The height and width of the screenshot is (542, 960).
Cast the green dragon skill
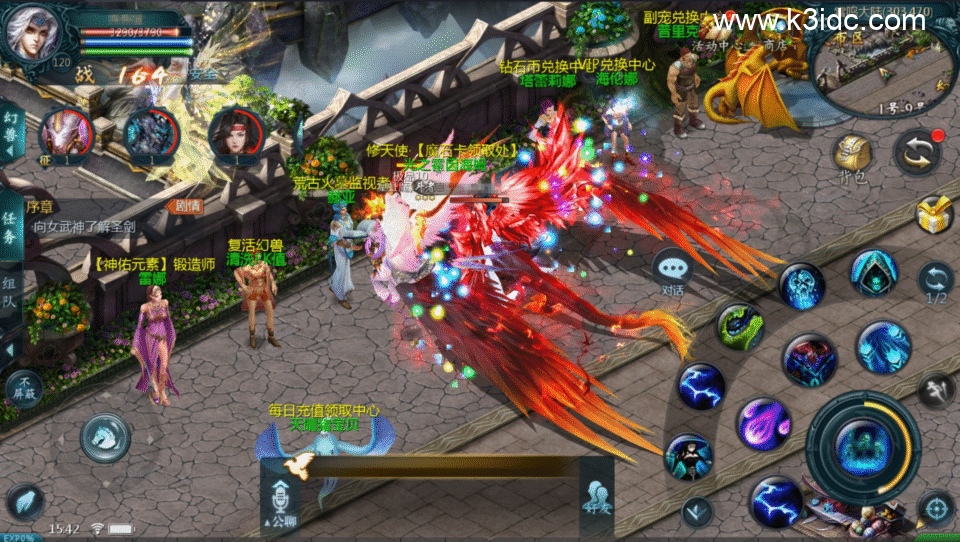coord(740,327)
